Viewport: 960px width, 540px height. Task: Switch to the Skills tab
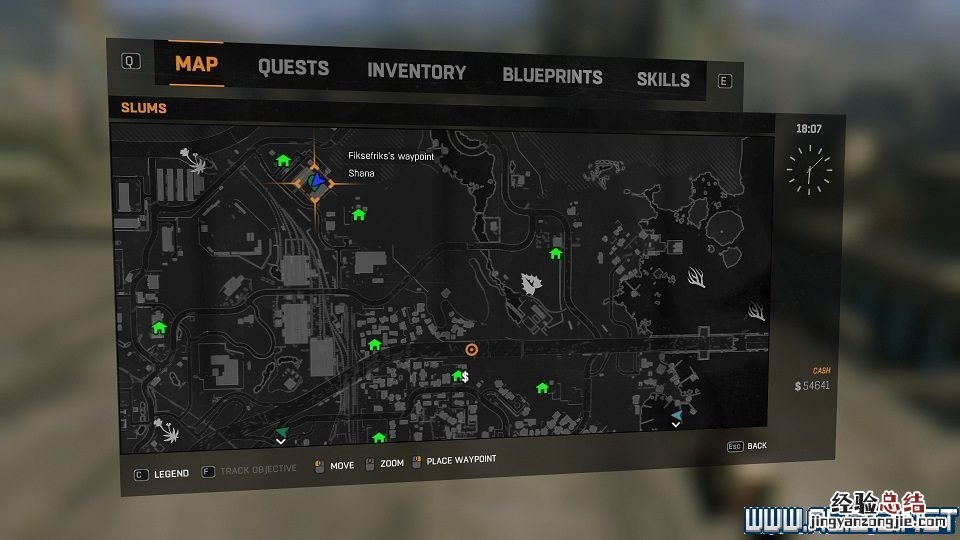[663, 79]
